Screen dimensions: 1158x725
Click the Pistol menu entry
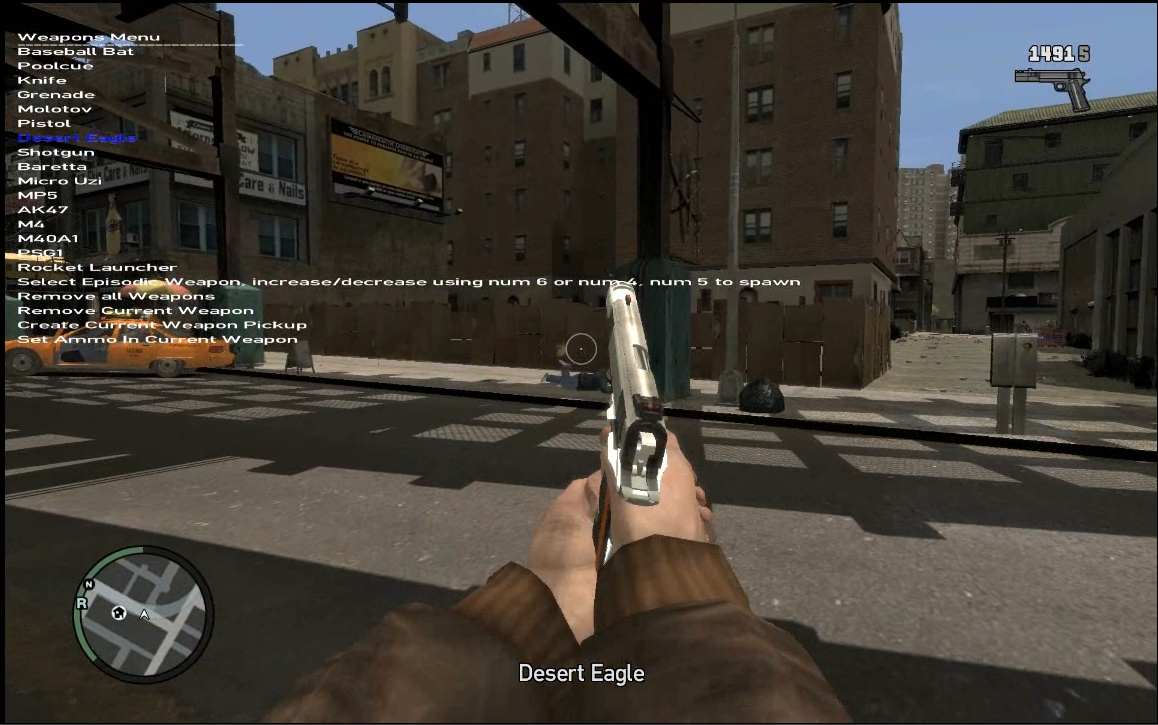pyautogui.click(x=44, y=124)
